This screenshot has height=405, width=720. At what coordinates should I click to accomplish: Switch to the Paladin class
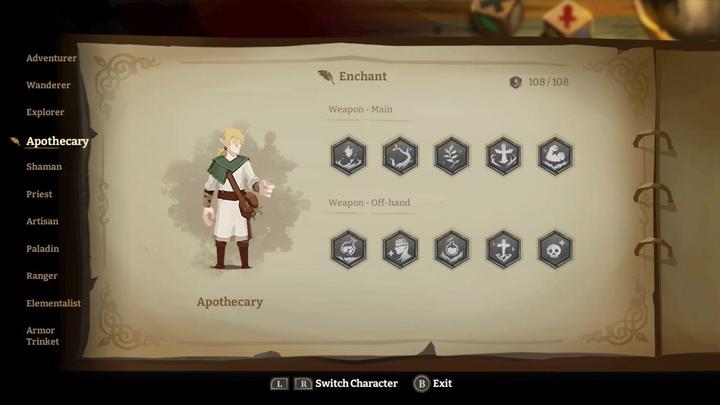pos(43,248)
